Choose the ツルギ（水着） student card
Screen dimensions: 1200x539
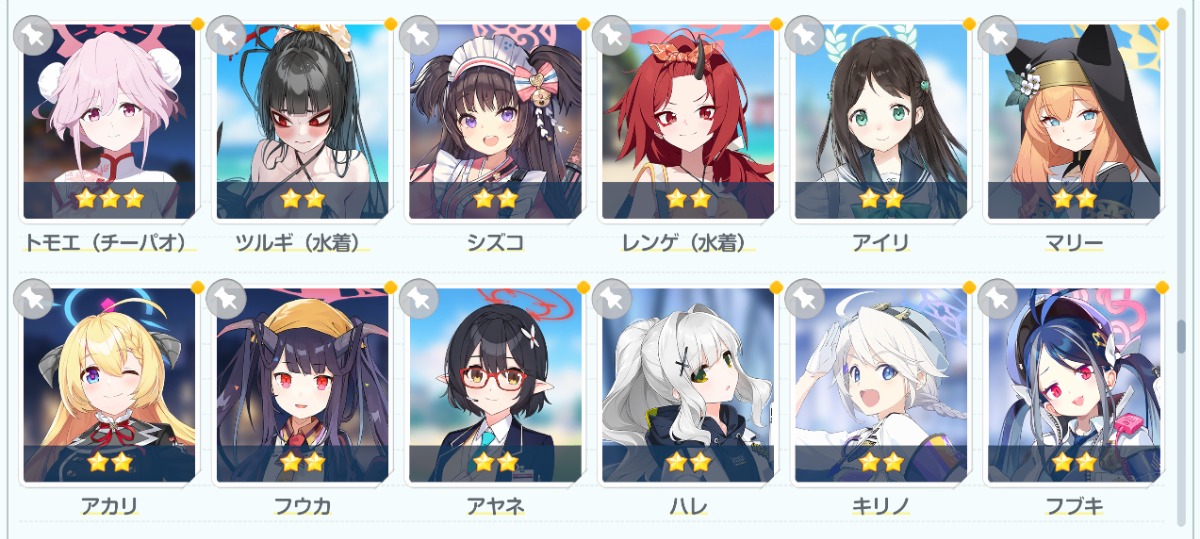(x=303, y=120)
